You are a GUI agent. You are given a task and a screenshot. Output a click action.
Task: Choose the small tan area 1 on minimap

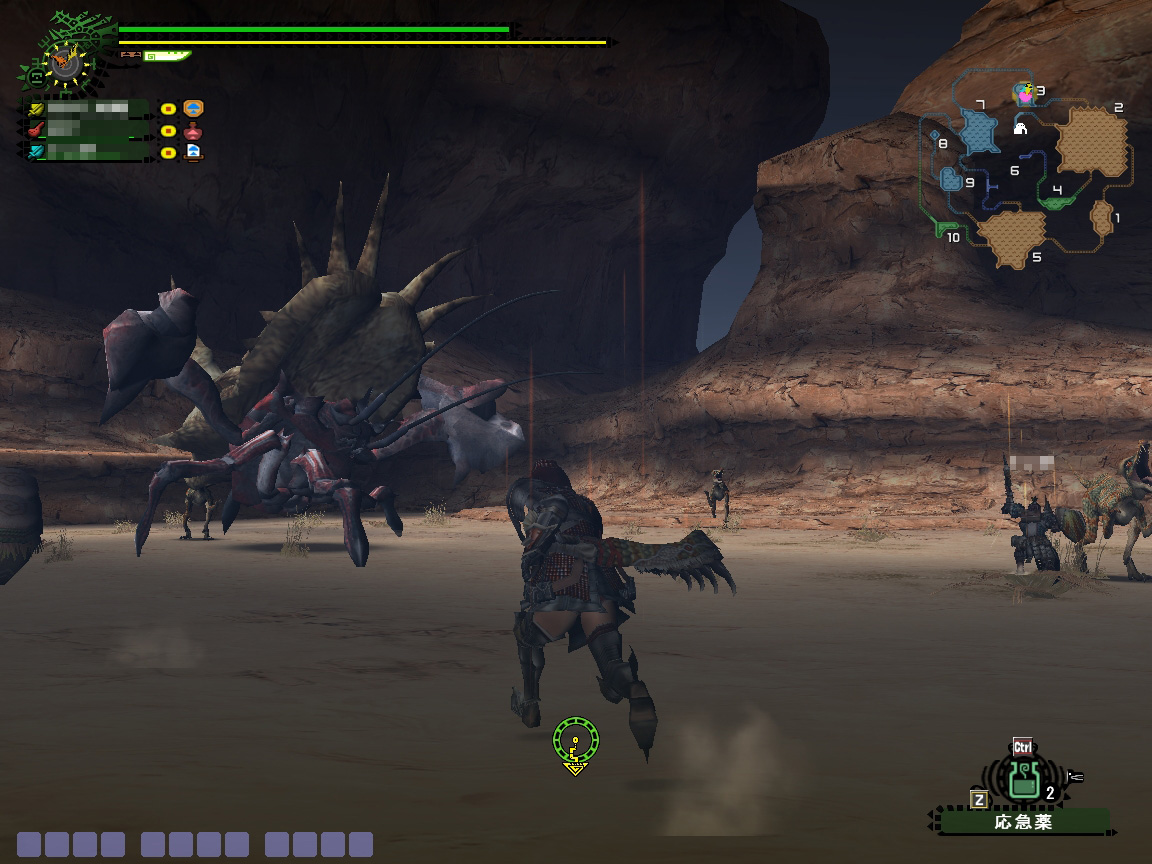tap(1102, 216)
